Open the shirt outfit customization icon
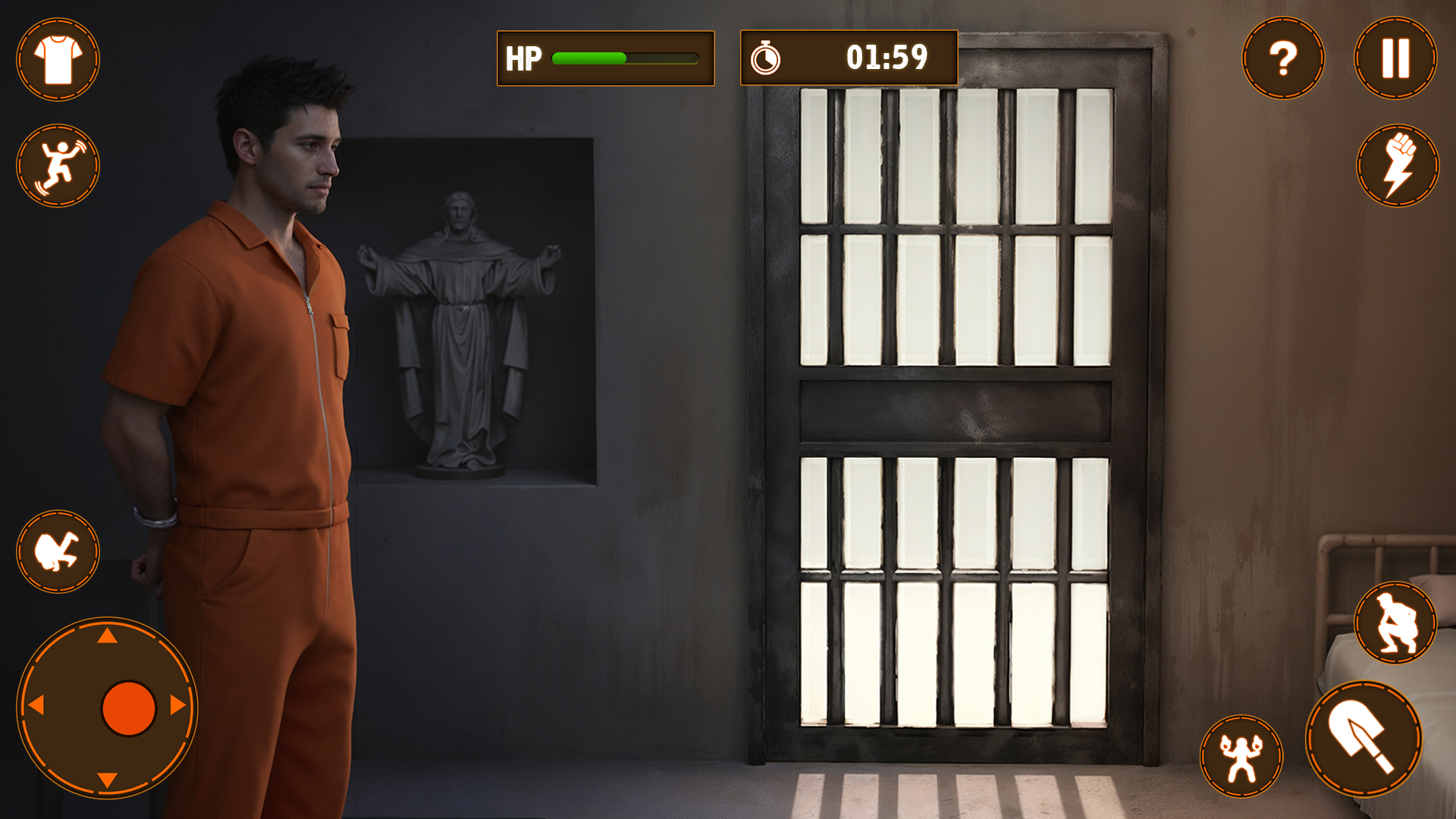 [58, 61]
